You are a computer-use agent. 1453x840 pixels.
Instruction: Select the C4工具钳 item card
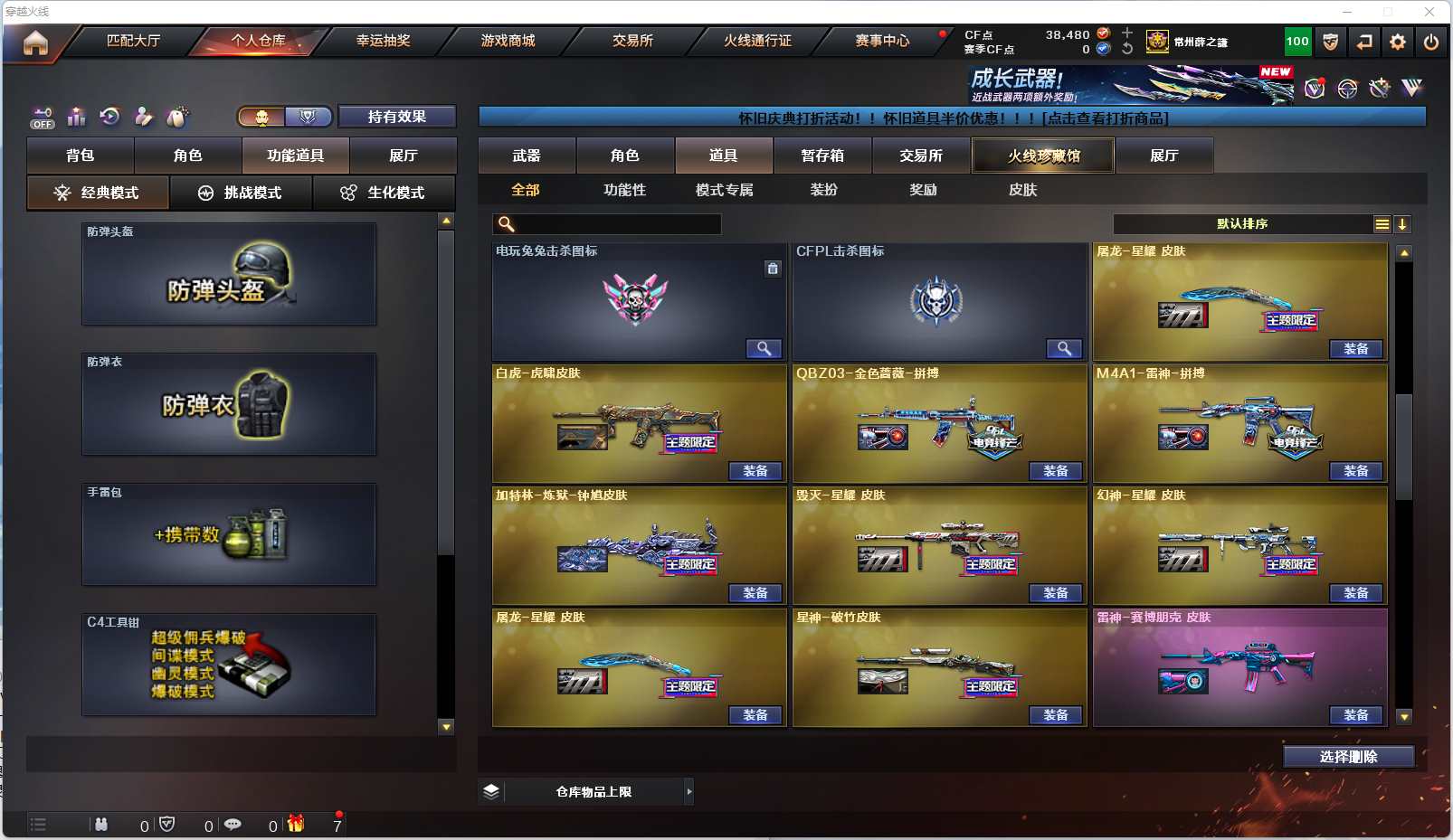click(229, 665)
